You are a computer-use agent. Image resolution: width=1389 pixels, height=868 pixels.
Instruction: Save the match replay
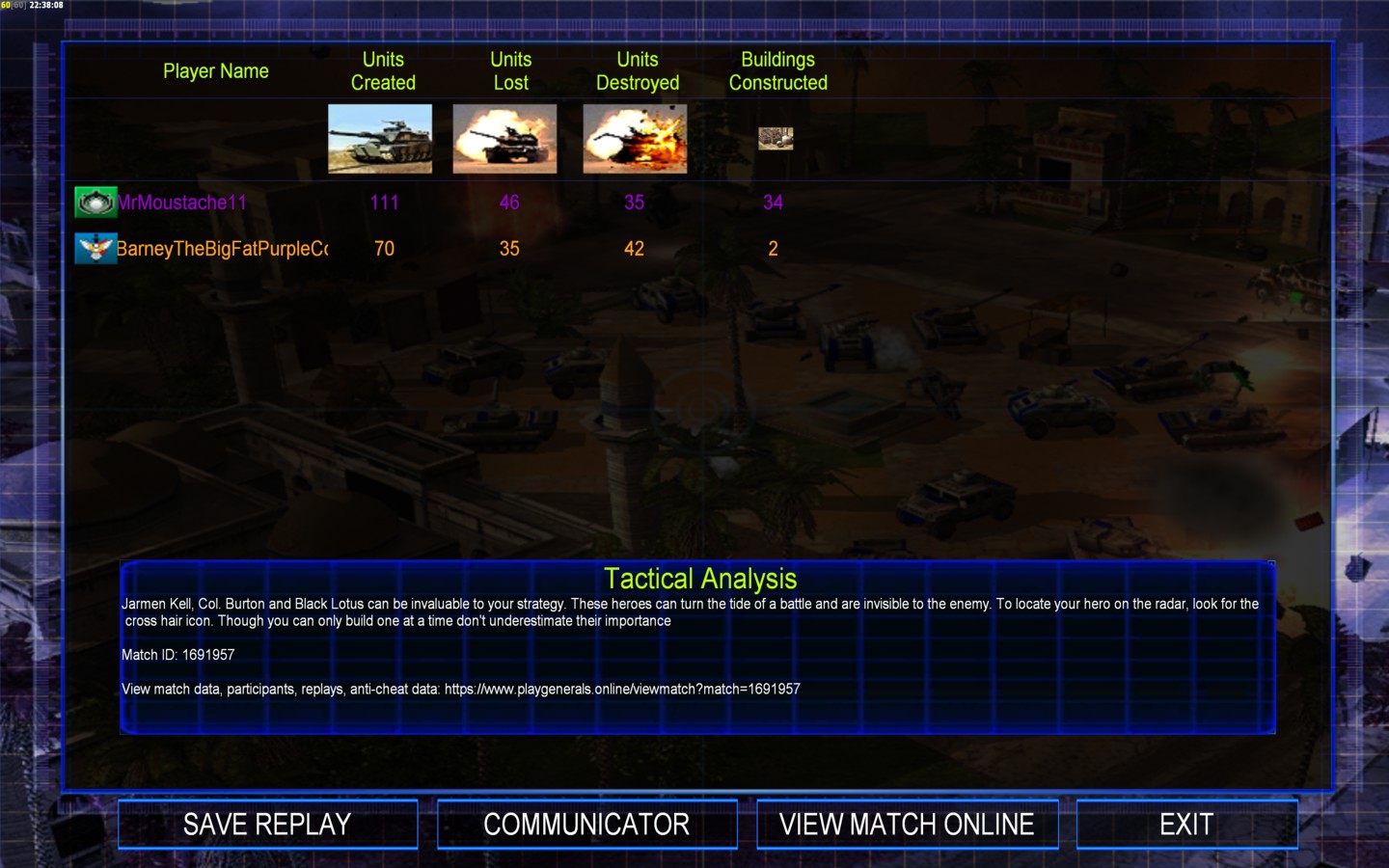(x=267, y=825)
